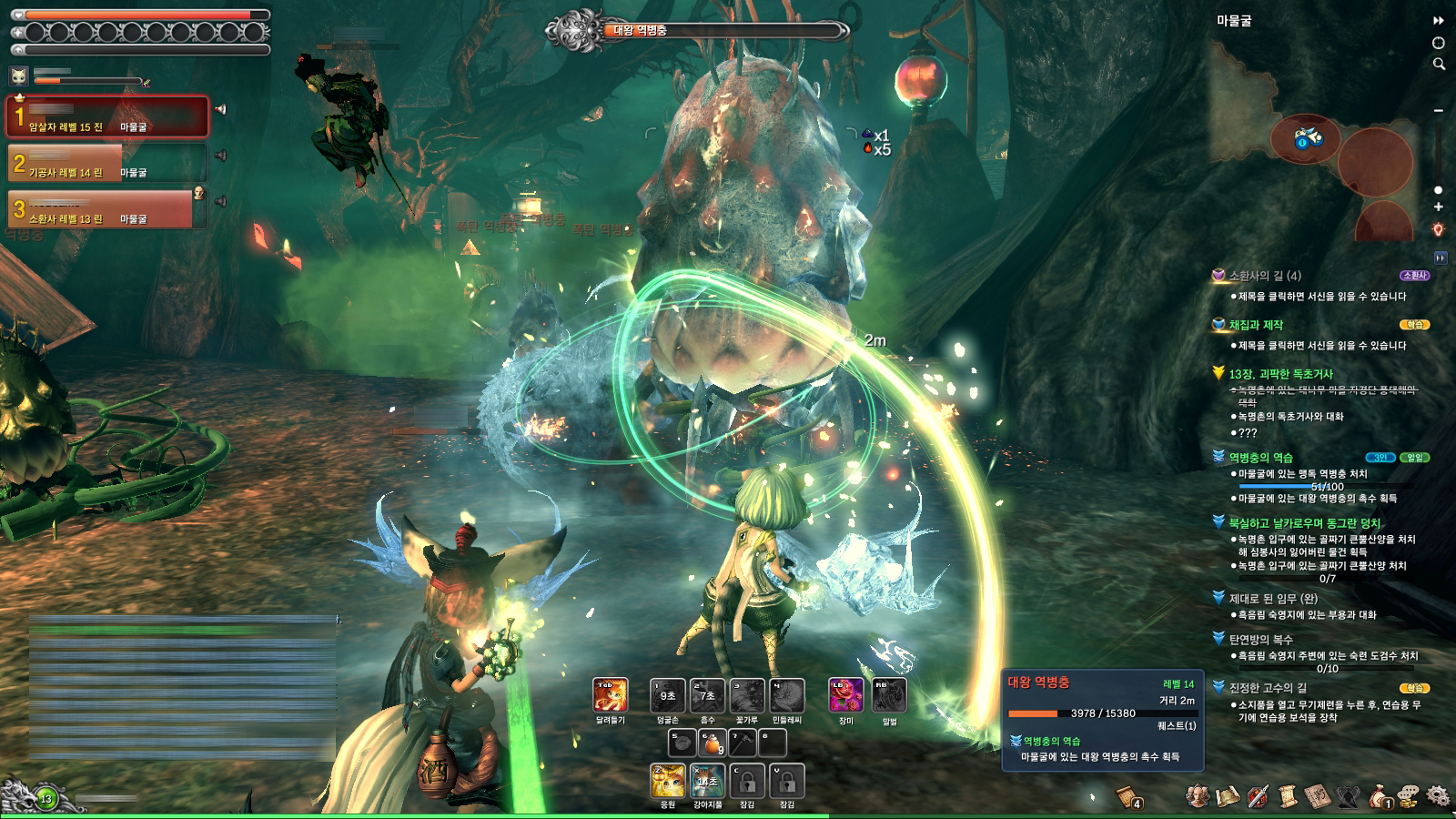This screenshot has width=1456, height=819.
Task: Open the world map parchment icon
Action: pos(1228,795)
